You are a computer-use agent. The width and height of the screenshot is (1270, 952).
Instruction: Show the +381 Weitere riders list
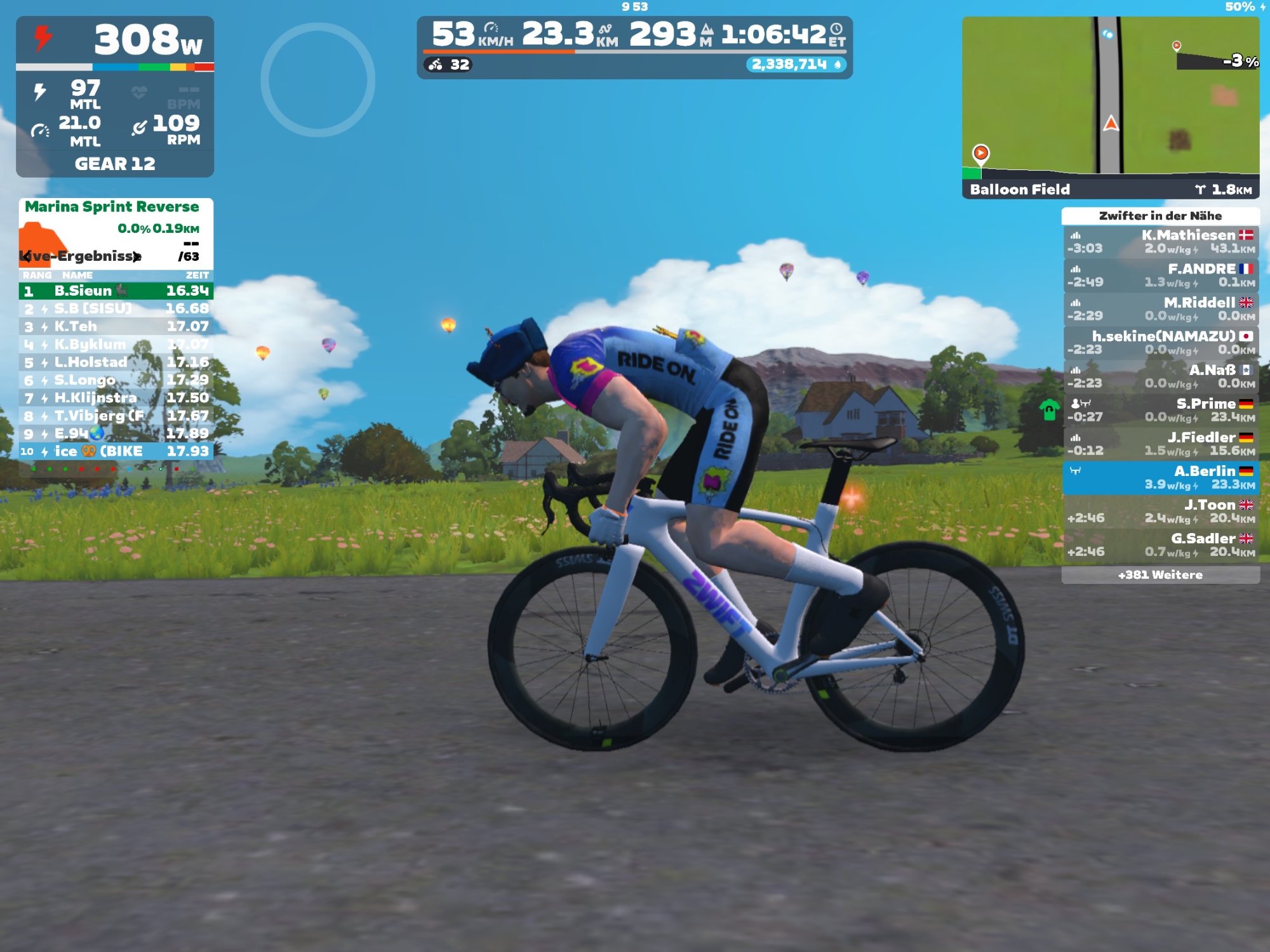tap(1160, 575)
